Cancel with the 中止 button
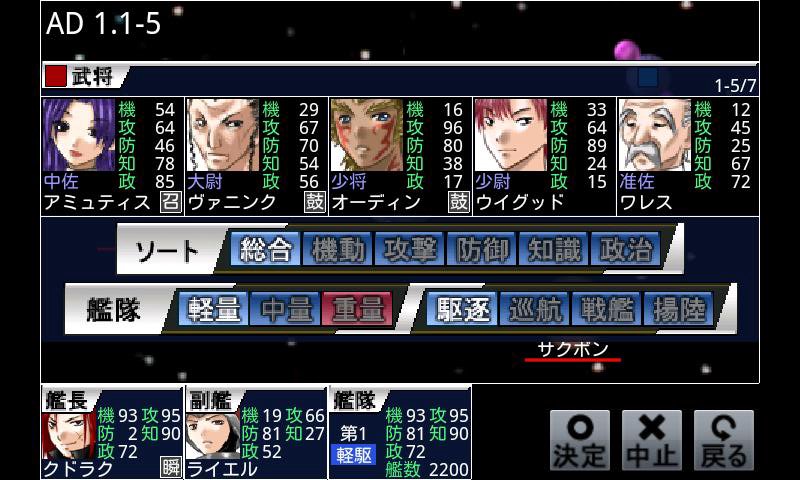Viewport: 800px width, 480px height. (x=652, y=440)
